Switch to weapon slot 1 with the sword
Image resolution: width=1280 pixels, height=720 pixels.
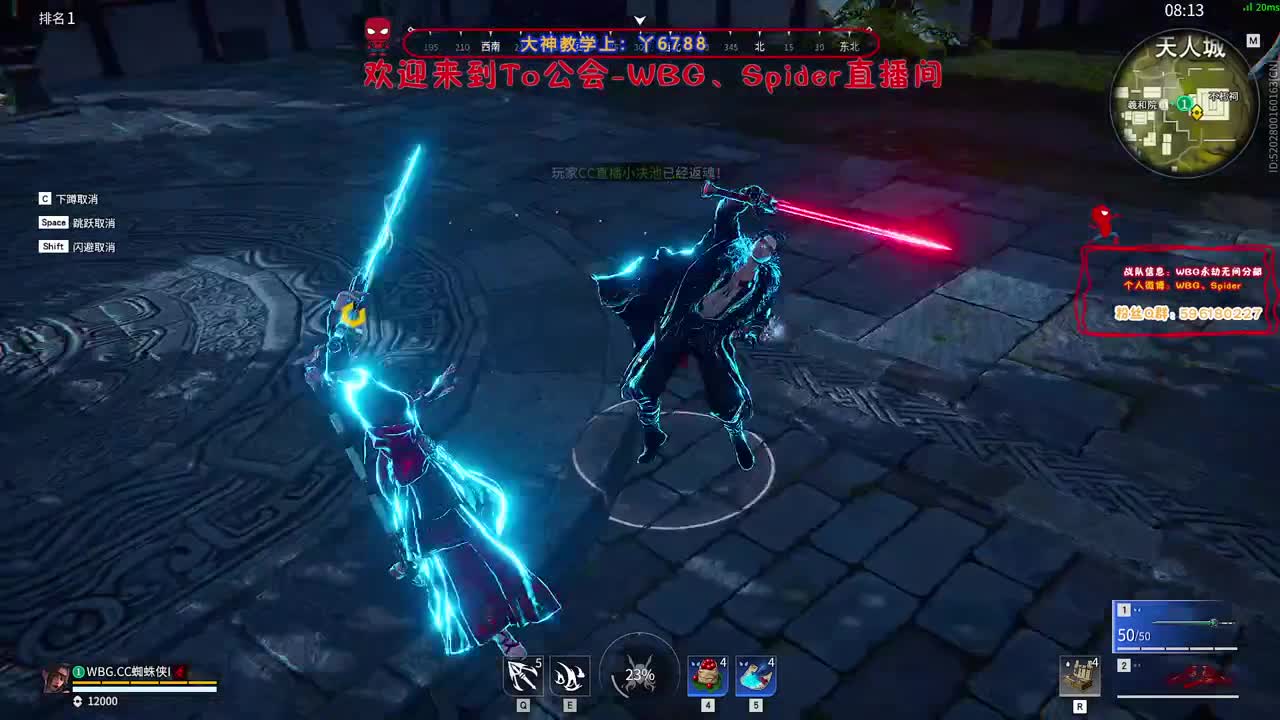1122,608
